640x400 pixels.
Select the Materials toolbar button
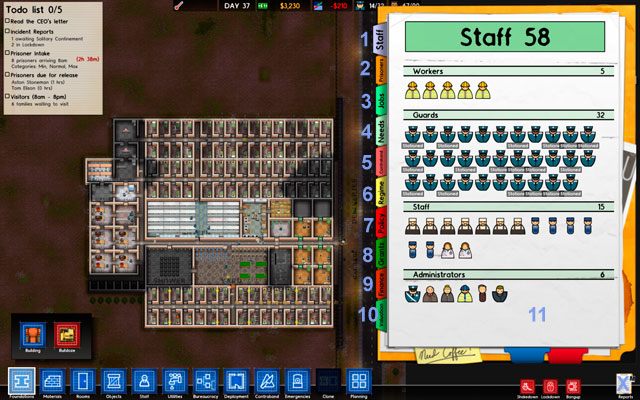[53, 381]
